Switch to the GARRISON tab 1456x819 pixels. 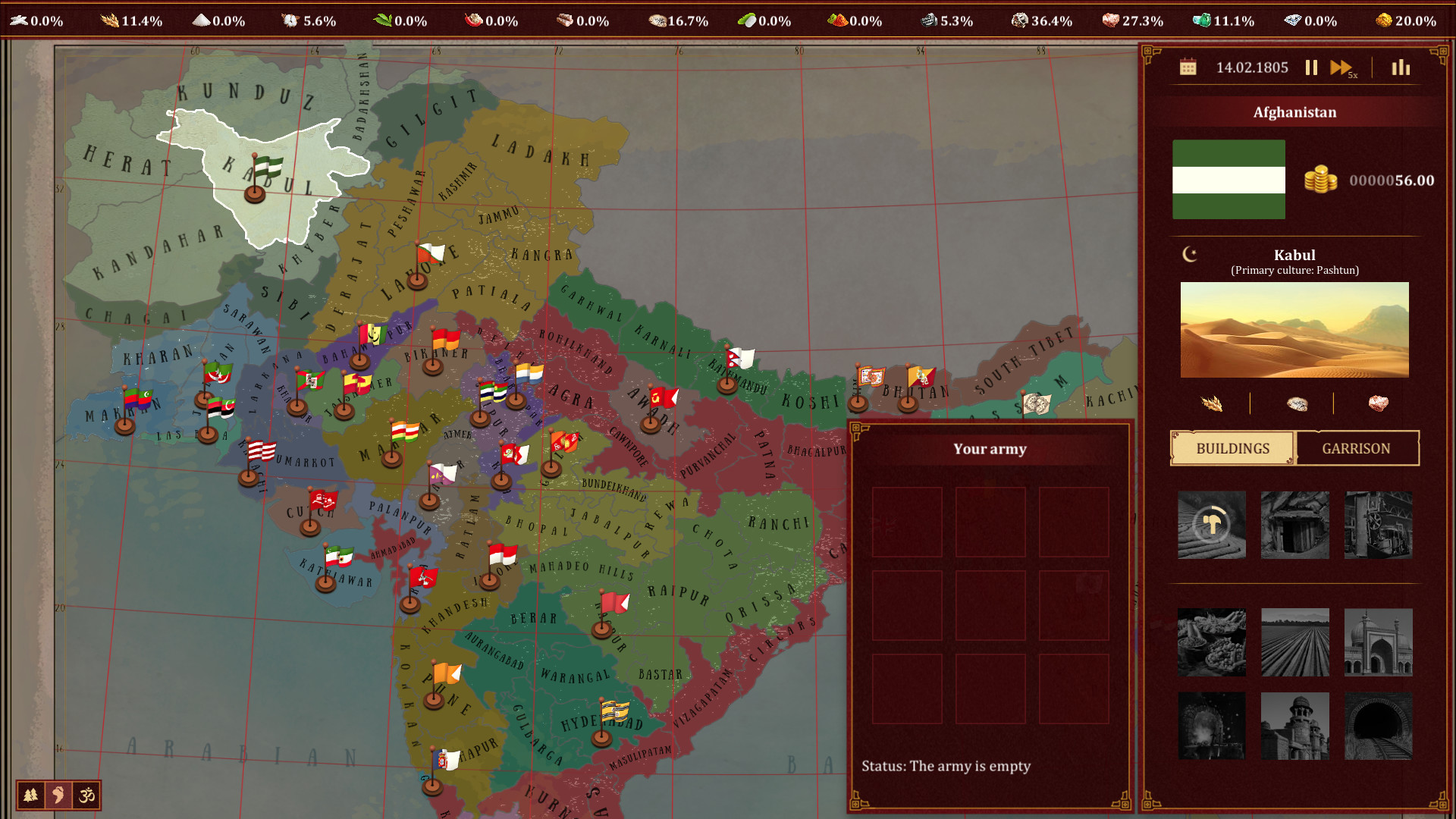coord(1357,448)
